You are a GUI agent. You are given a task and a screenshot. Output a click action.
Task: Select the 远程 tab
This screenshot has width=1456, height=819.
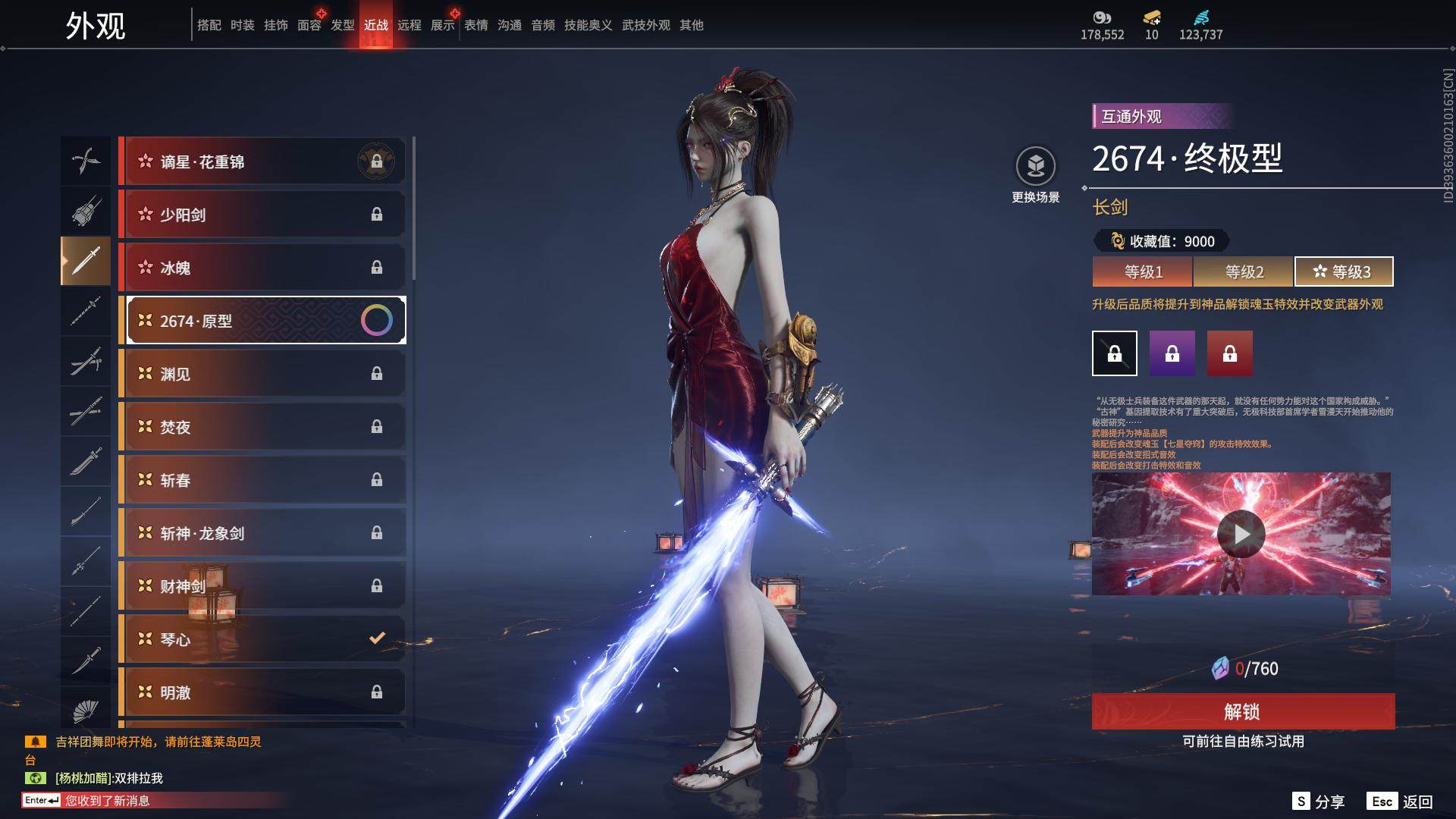[409, 25]
